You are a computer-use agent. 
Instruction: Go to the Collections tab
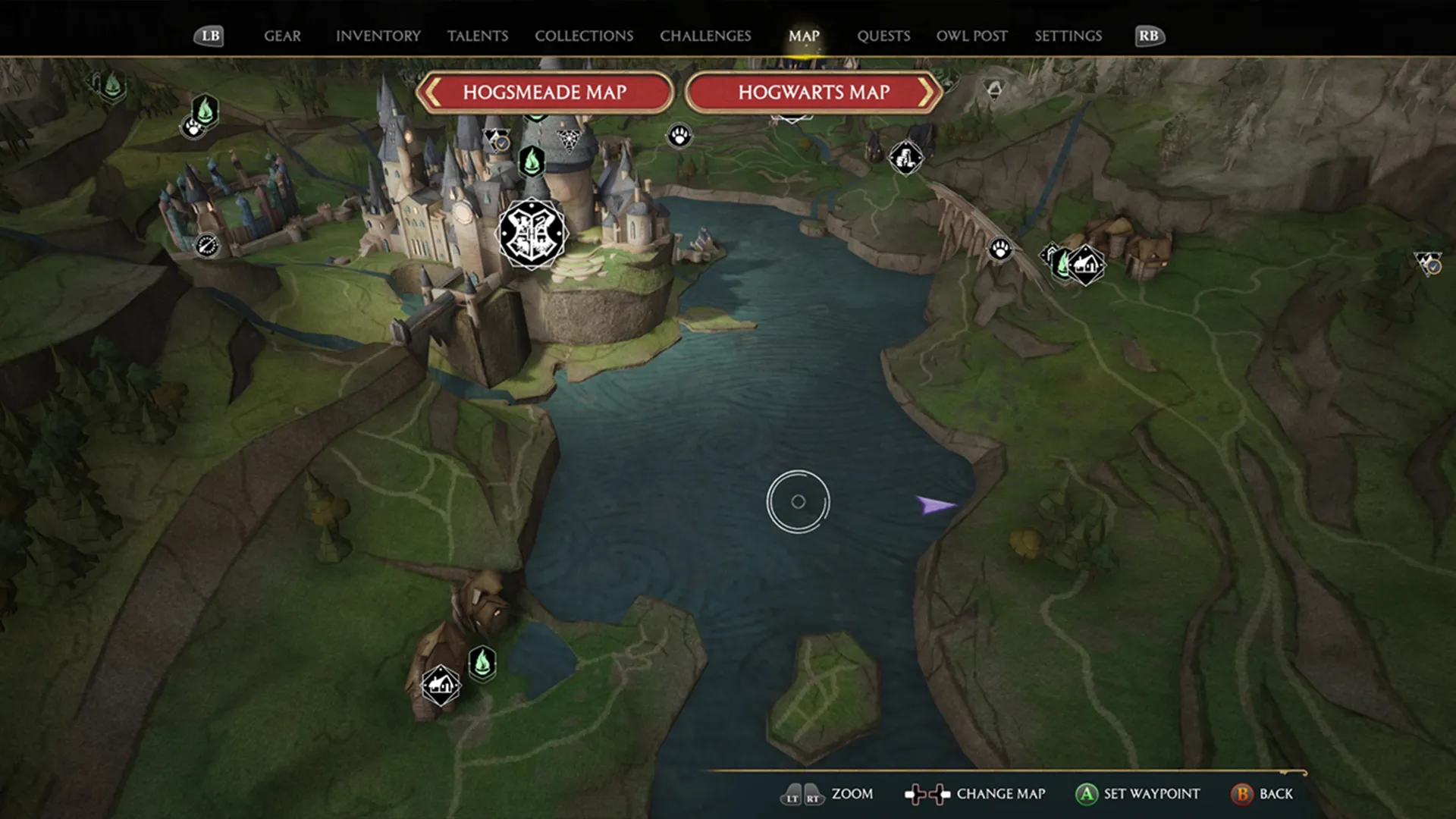(583, 36)
